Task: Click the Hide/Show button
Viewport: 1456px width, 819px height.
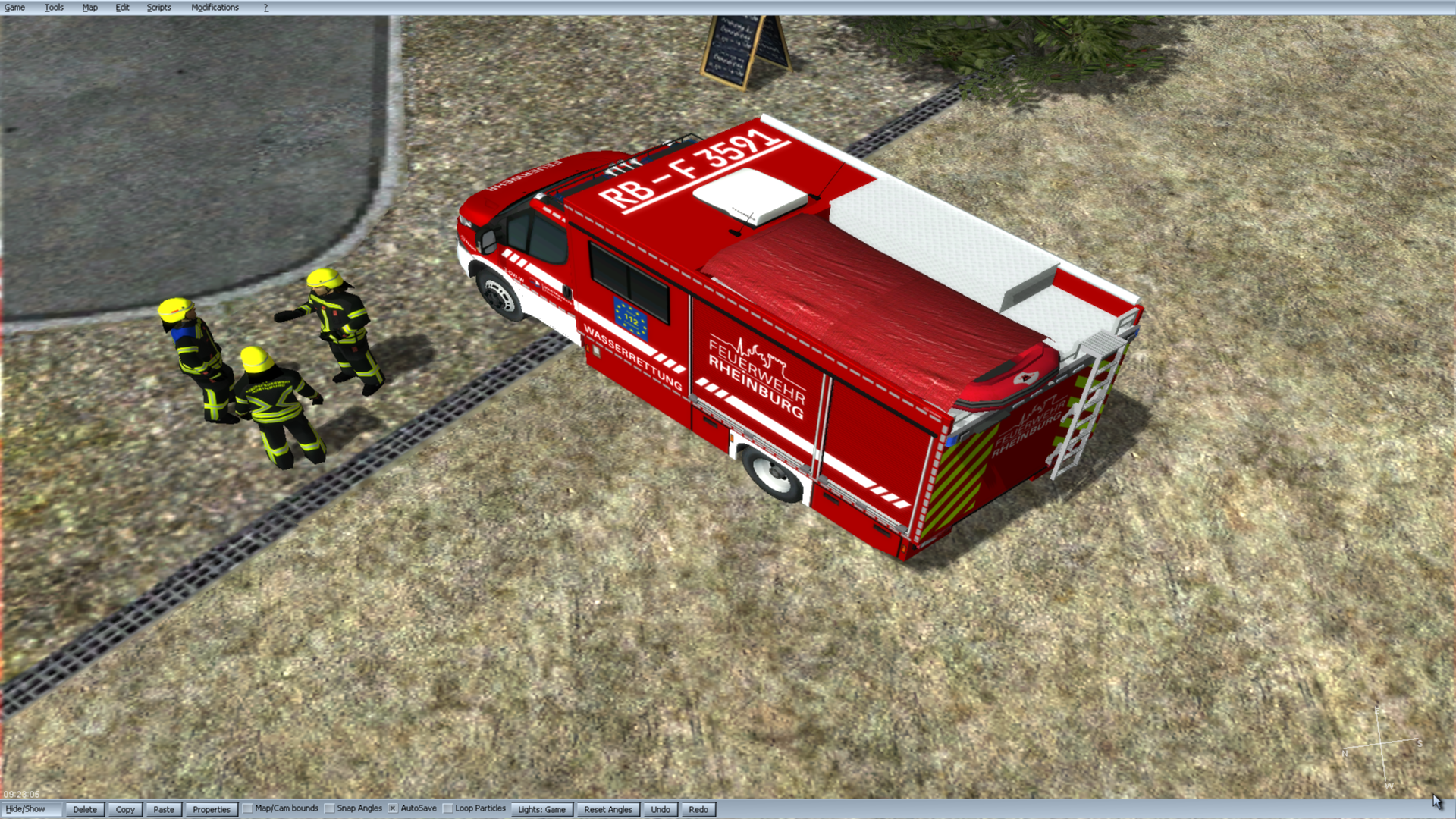Action: pos(26,809)
